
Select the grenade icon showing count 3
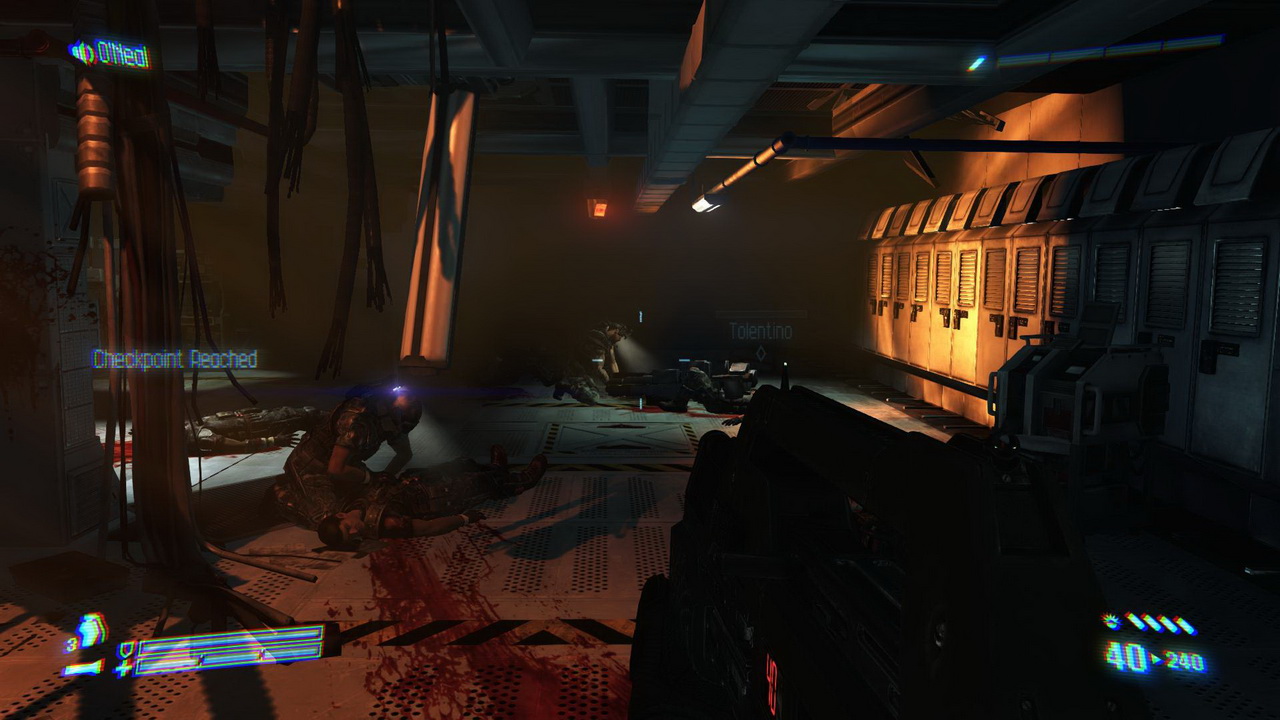(91, 631)
